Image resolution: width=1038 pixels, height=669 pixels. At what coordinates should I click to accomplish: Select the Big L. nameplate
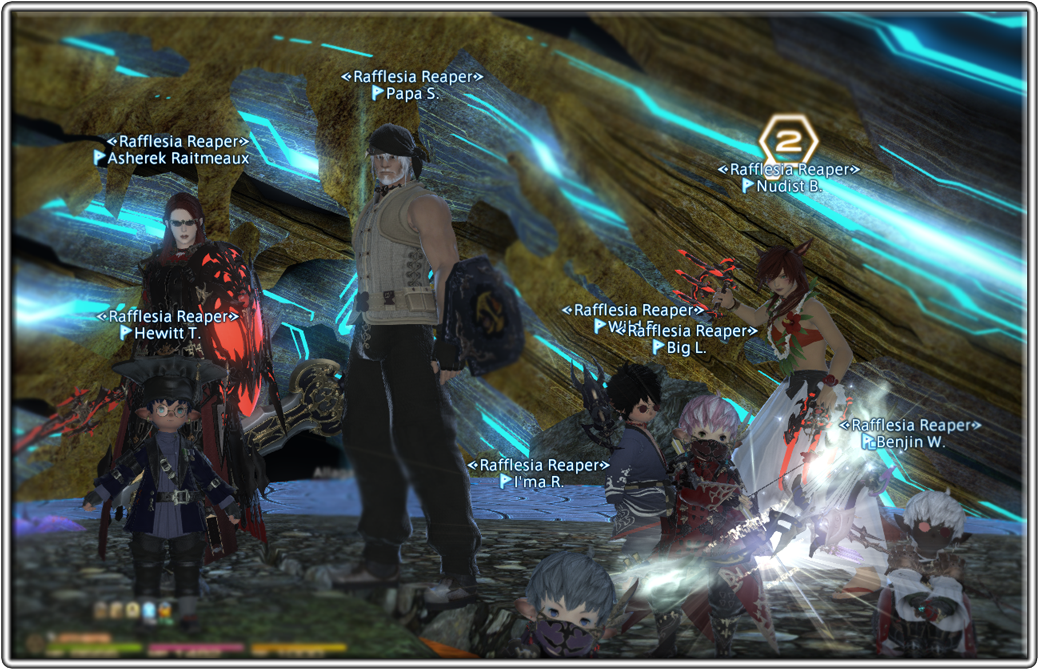(x=686, y=348)
